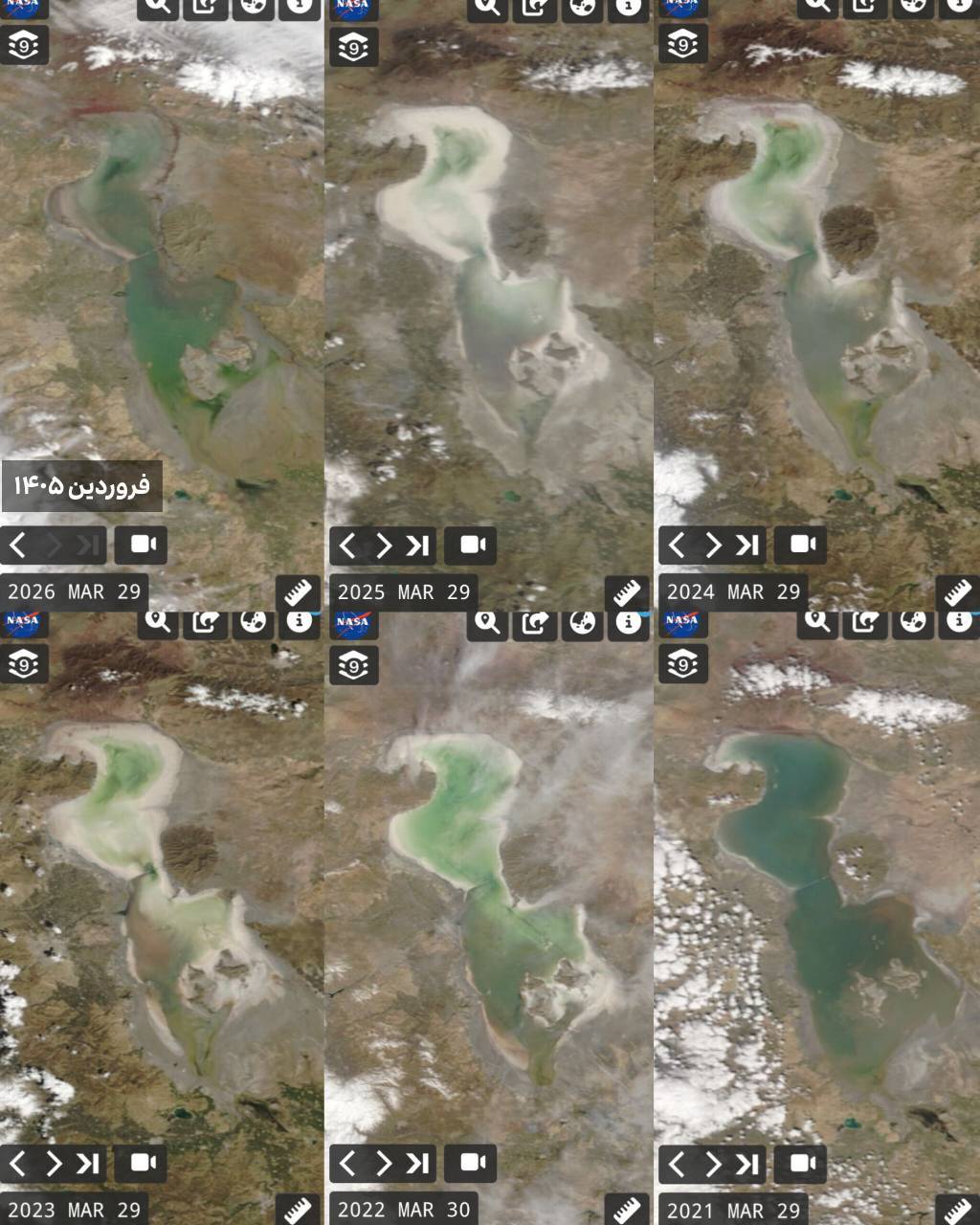Screen dimensions: 980x1225
Task: Open the 2025 MAR 29 date selector
Action: [x=404, y=593]
